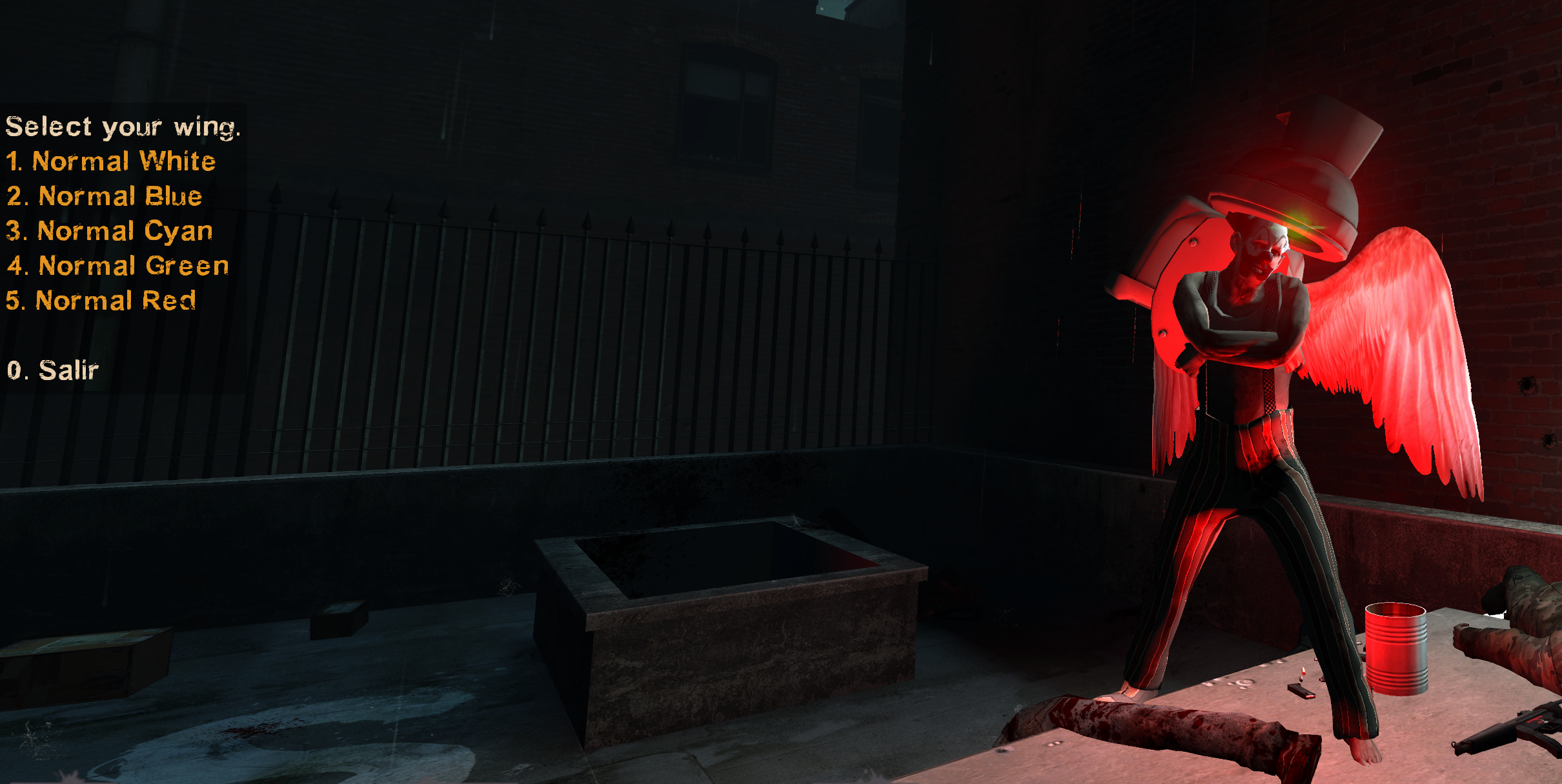Select the Normal White wing option
Image resolution: width=1562 pixels, height=784 pixels.
[111, 161]
